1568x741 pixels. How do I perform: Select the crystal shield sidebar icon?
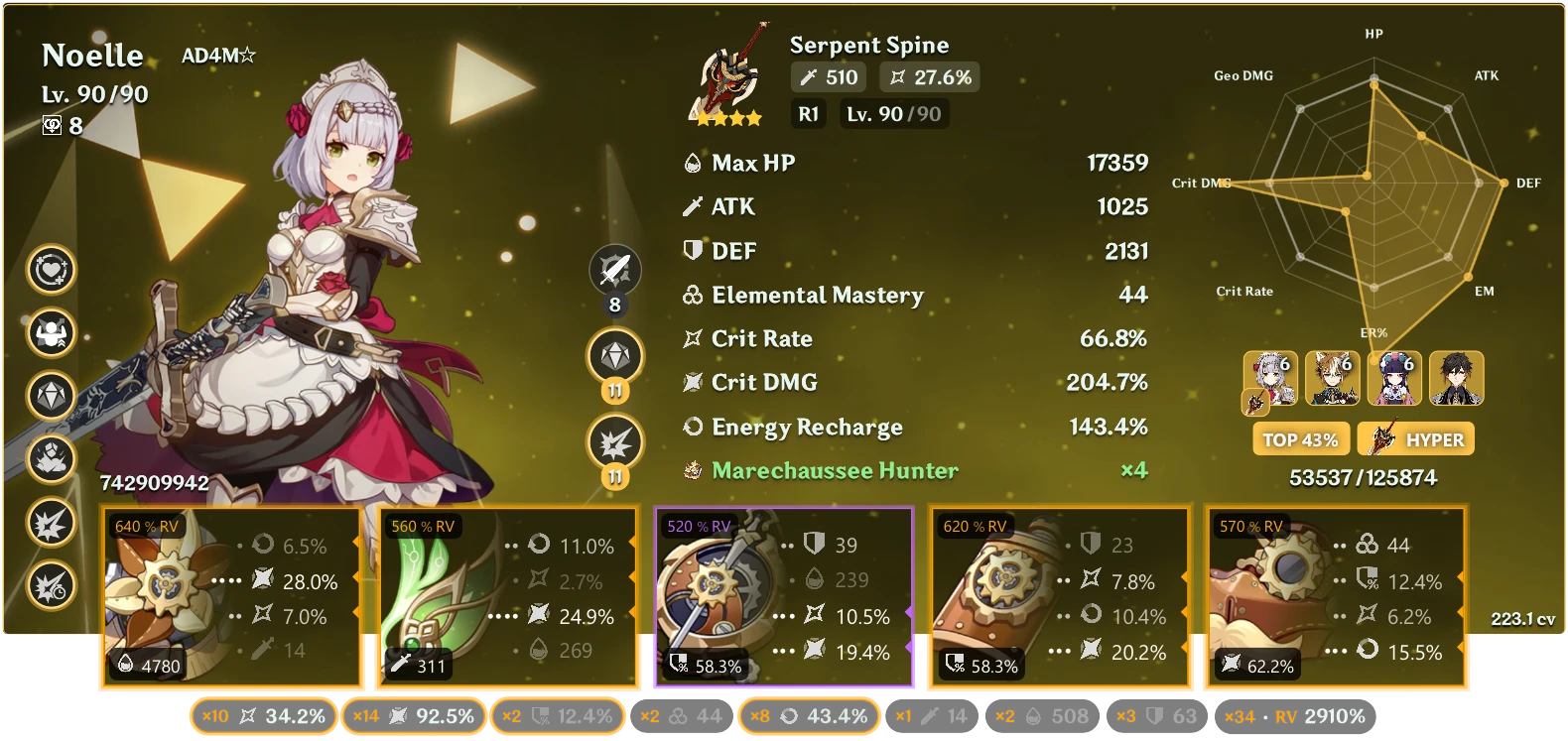tap(50, 396)
